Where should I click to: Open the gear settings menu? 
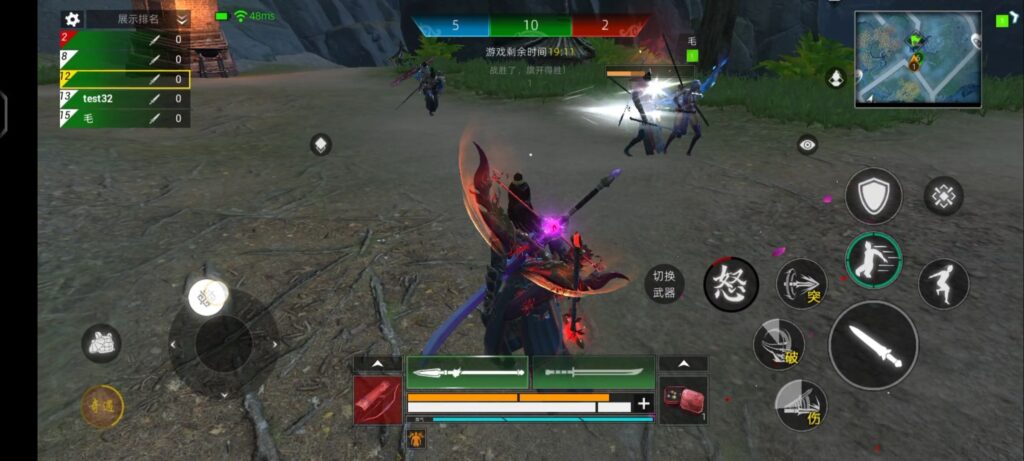click(x=71, y=19)
